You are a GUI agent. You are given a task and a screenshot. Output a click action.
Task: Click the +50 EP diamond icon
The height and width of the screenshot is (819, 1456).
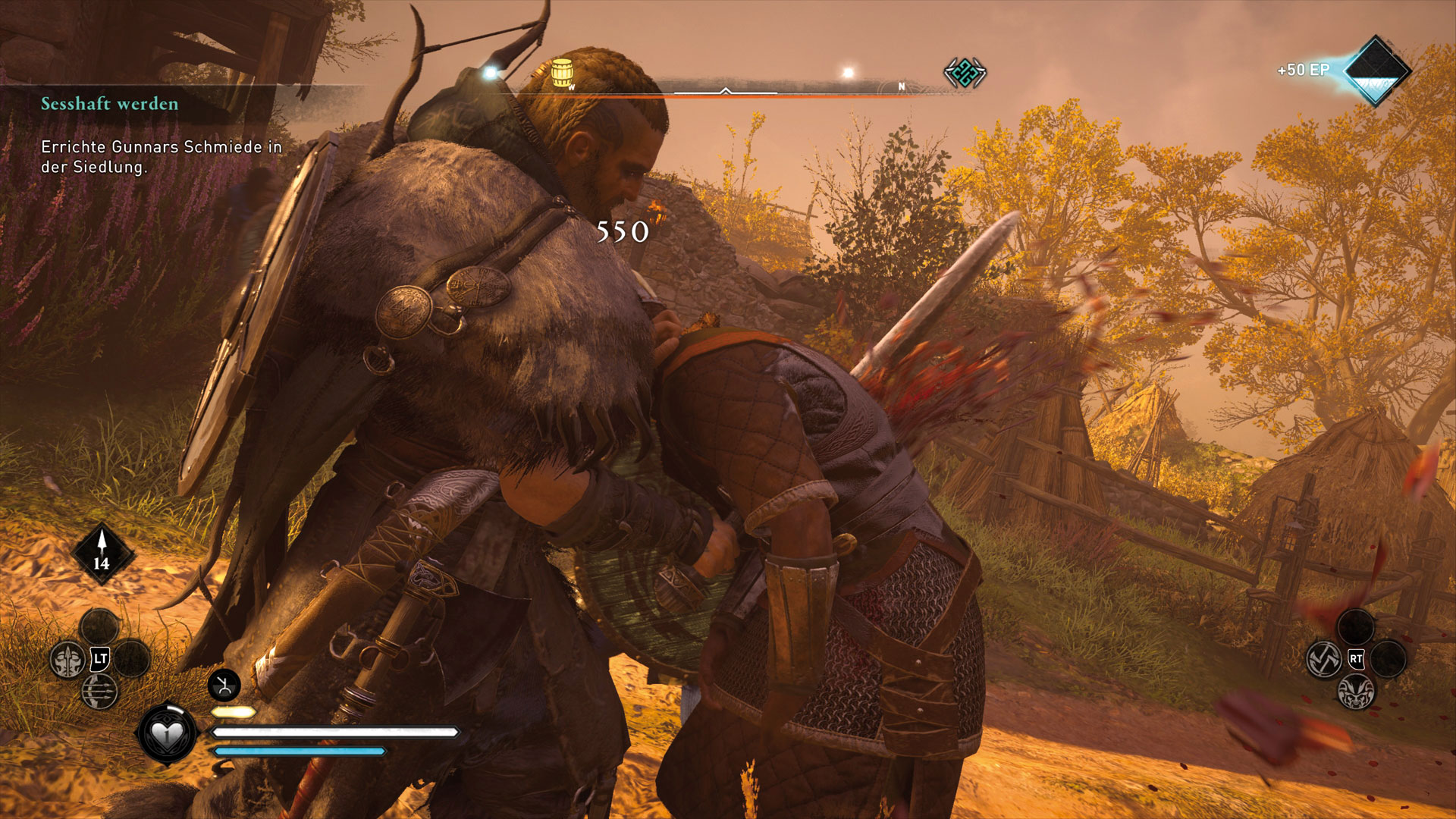[x=1376, y=71]
